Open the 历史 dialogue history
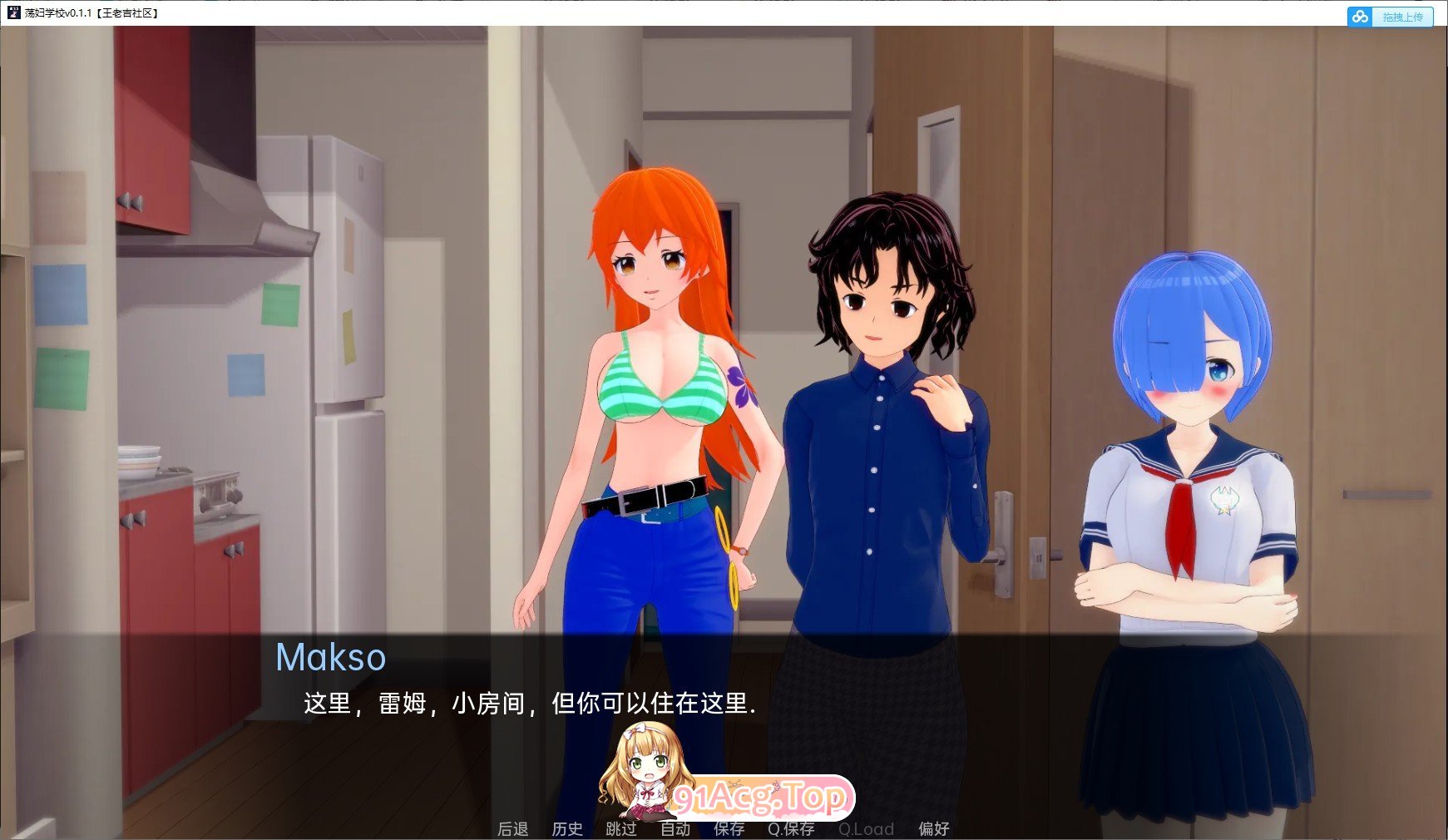This screenshot has width=1448, height=840. (568, 828)
